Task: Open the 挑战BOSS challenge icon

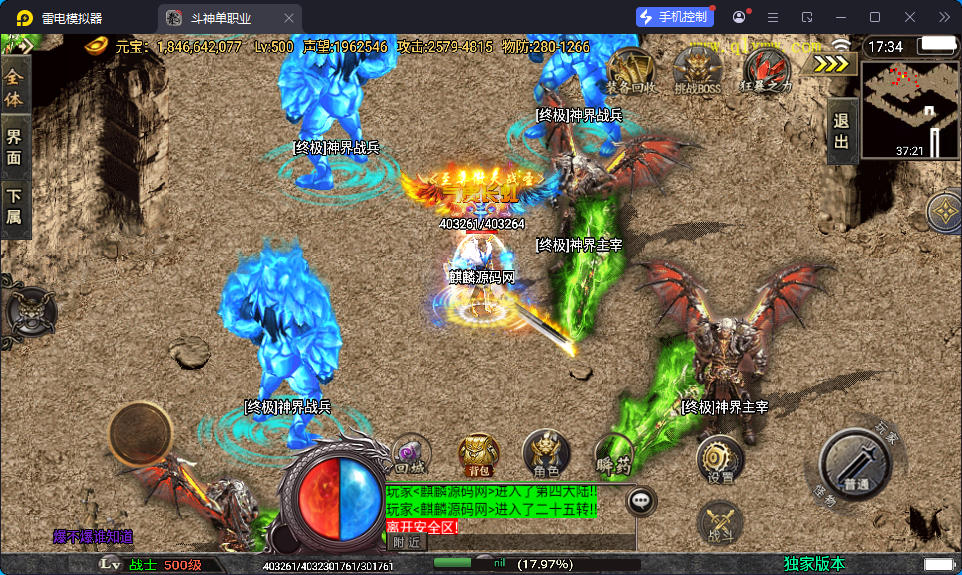Action: (697, 70)
